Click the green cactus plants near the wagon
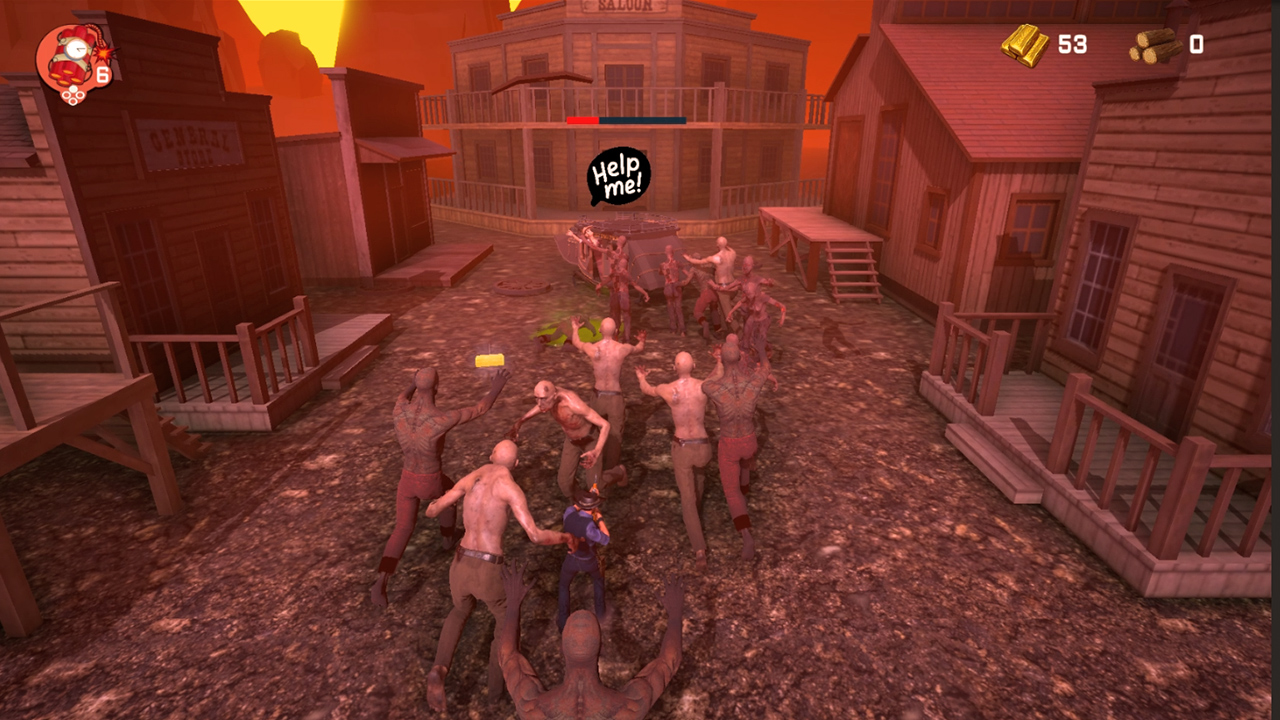 pos(567,326)
